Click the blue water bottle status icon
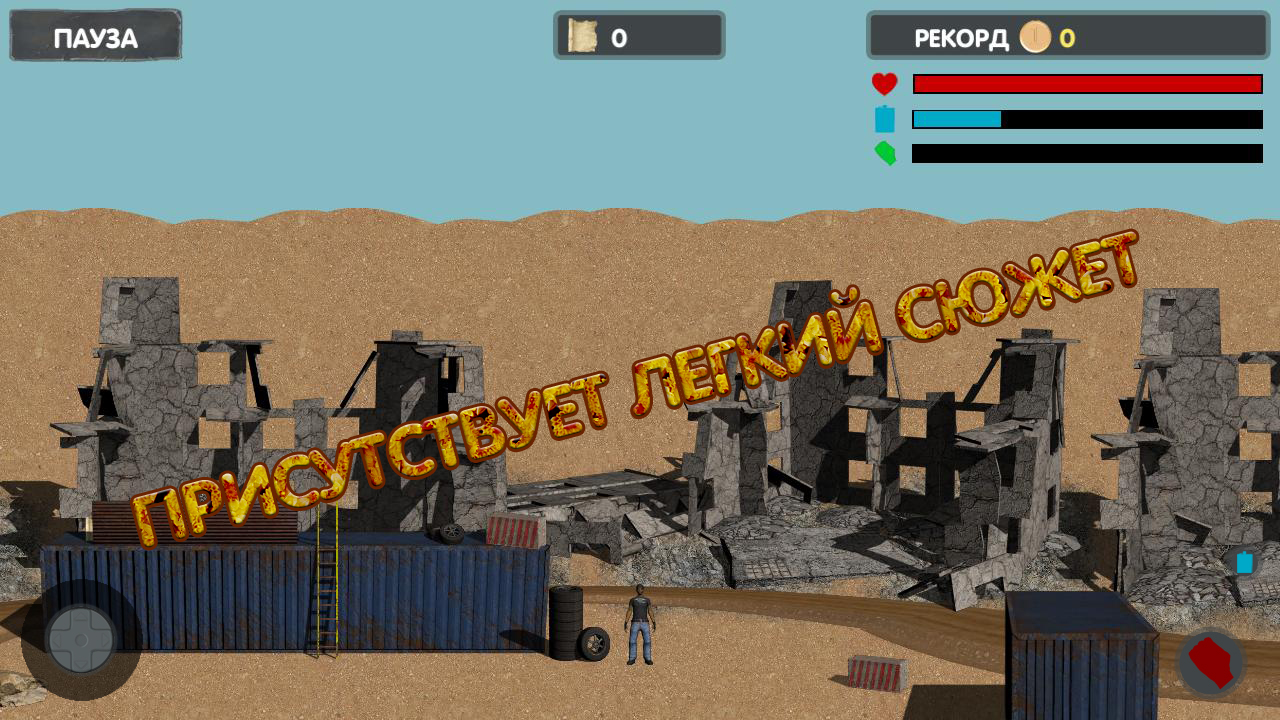Image resolution: width=1280 pixels, height=720 pixels. click(885, 119)
